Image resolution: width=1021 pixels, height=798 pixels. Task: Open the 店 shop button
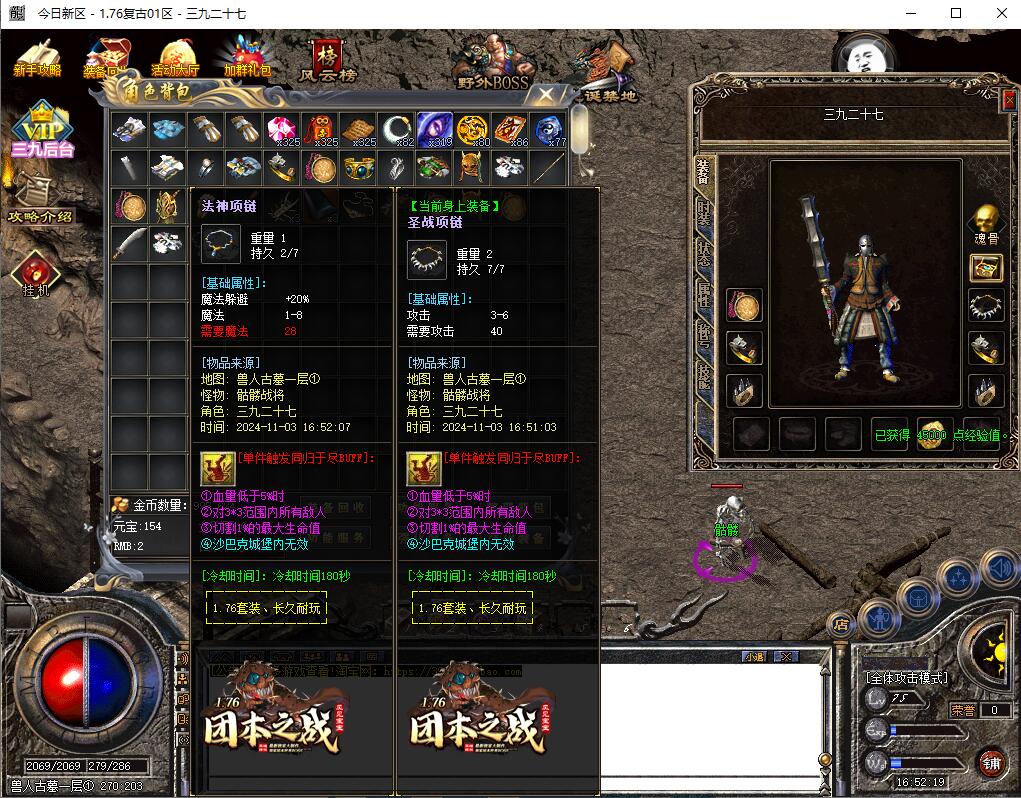pos(841,625)
